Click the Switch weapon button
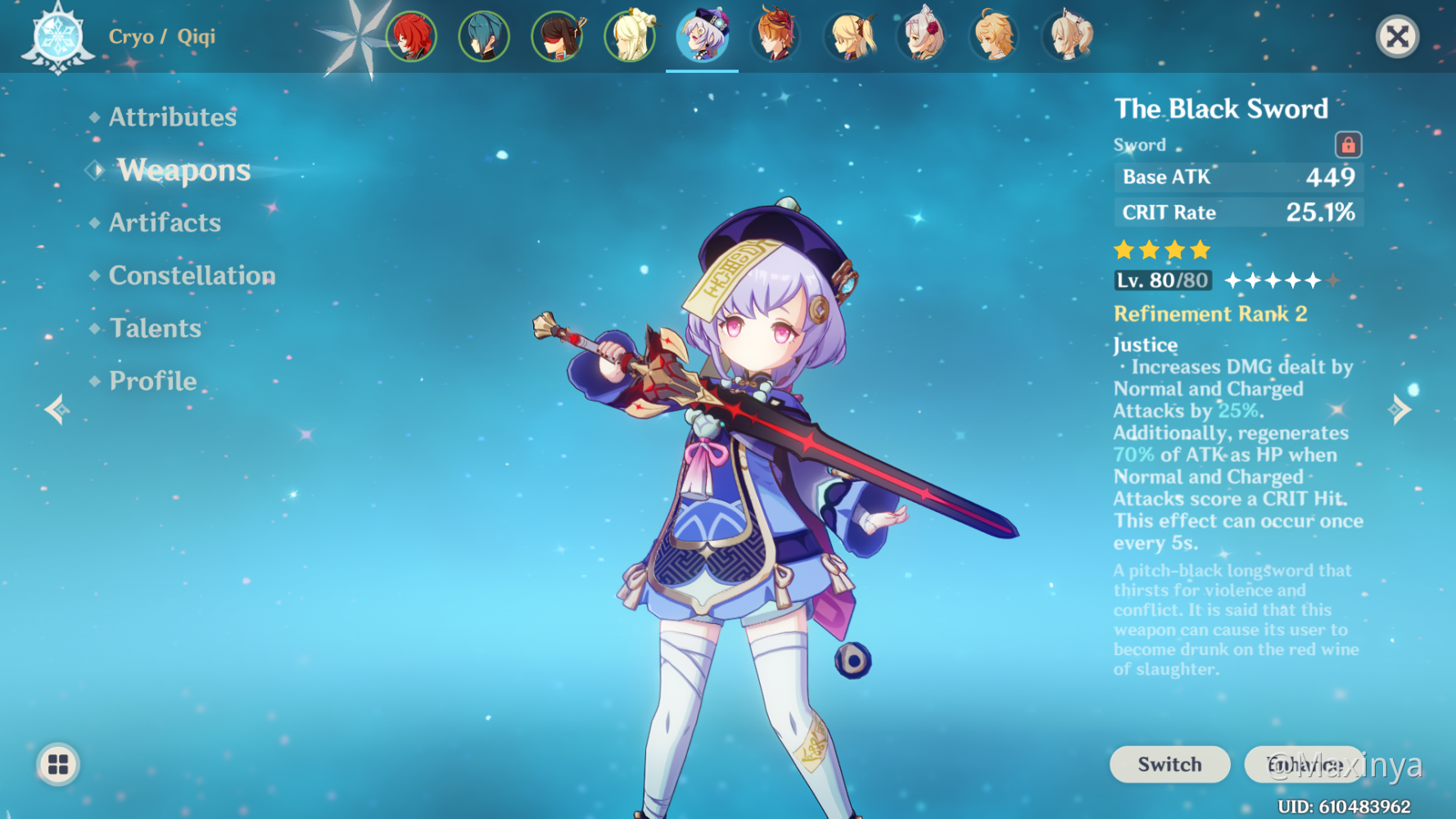 tap(1169, 764)
